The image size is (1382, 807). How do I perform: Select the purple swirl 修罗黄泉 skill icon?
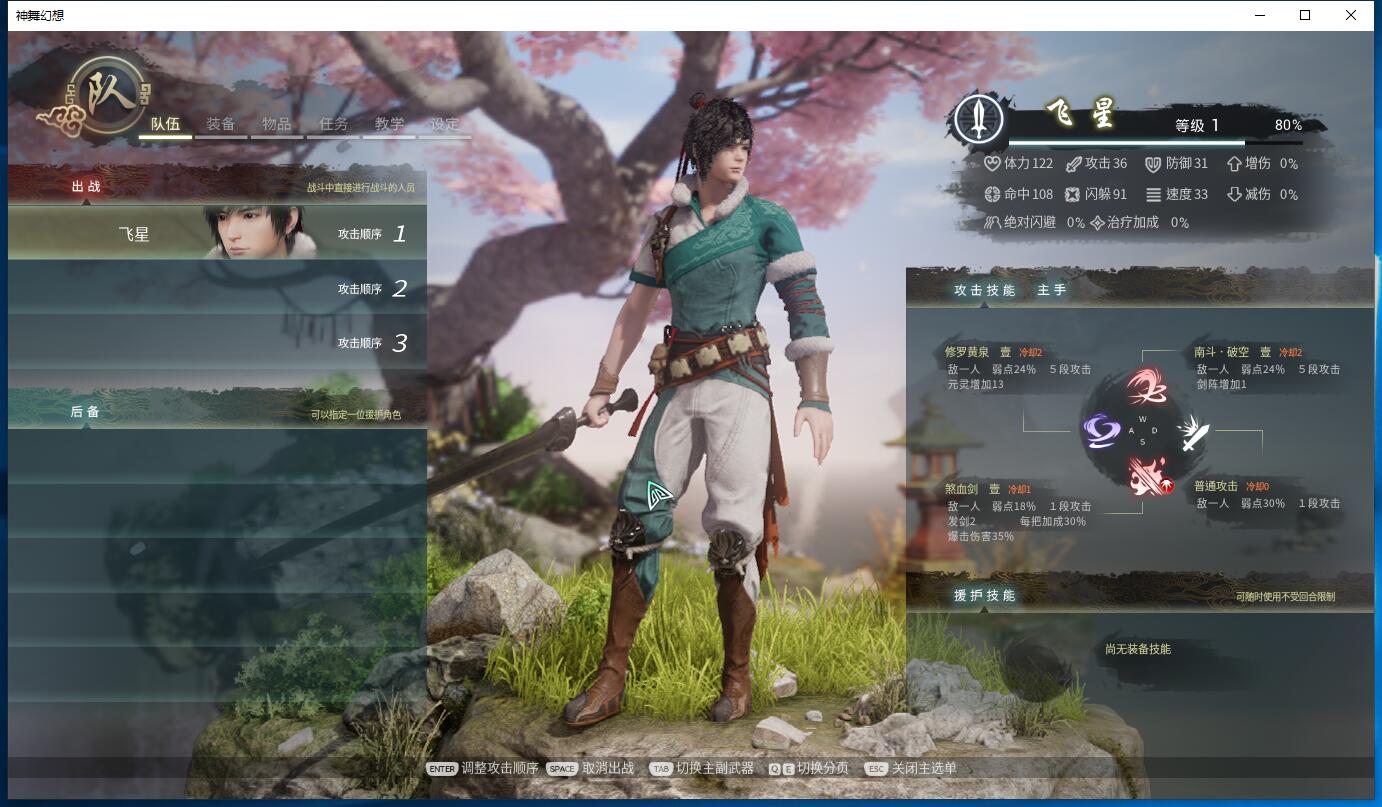tap(1102, 432)
